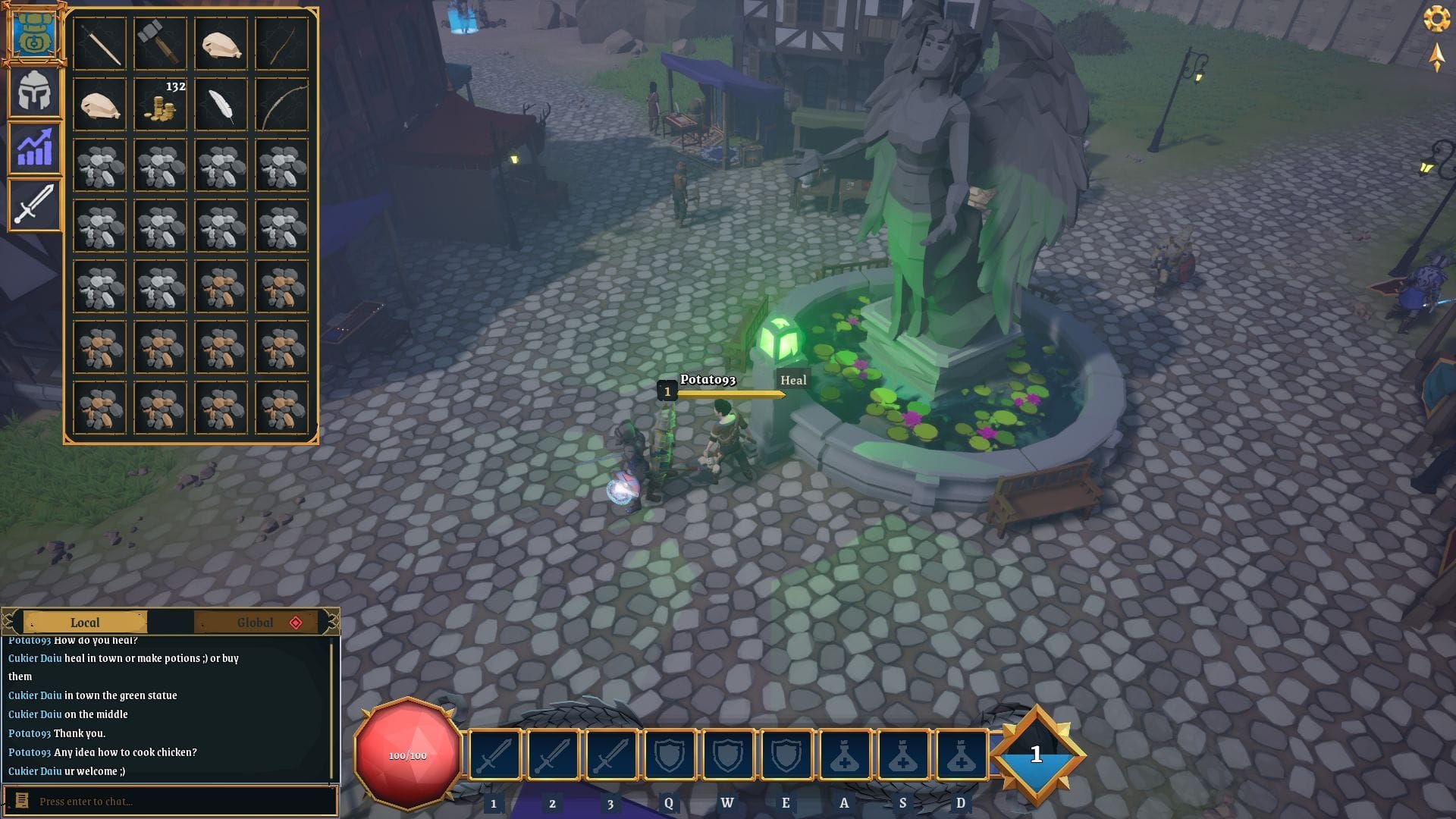The image size is (1456, 819).
Task: Open the backpack inventory panel
Action: click(34, 34)
